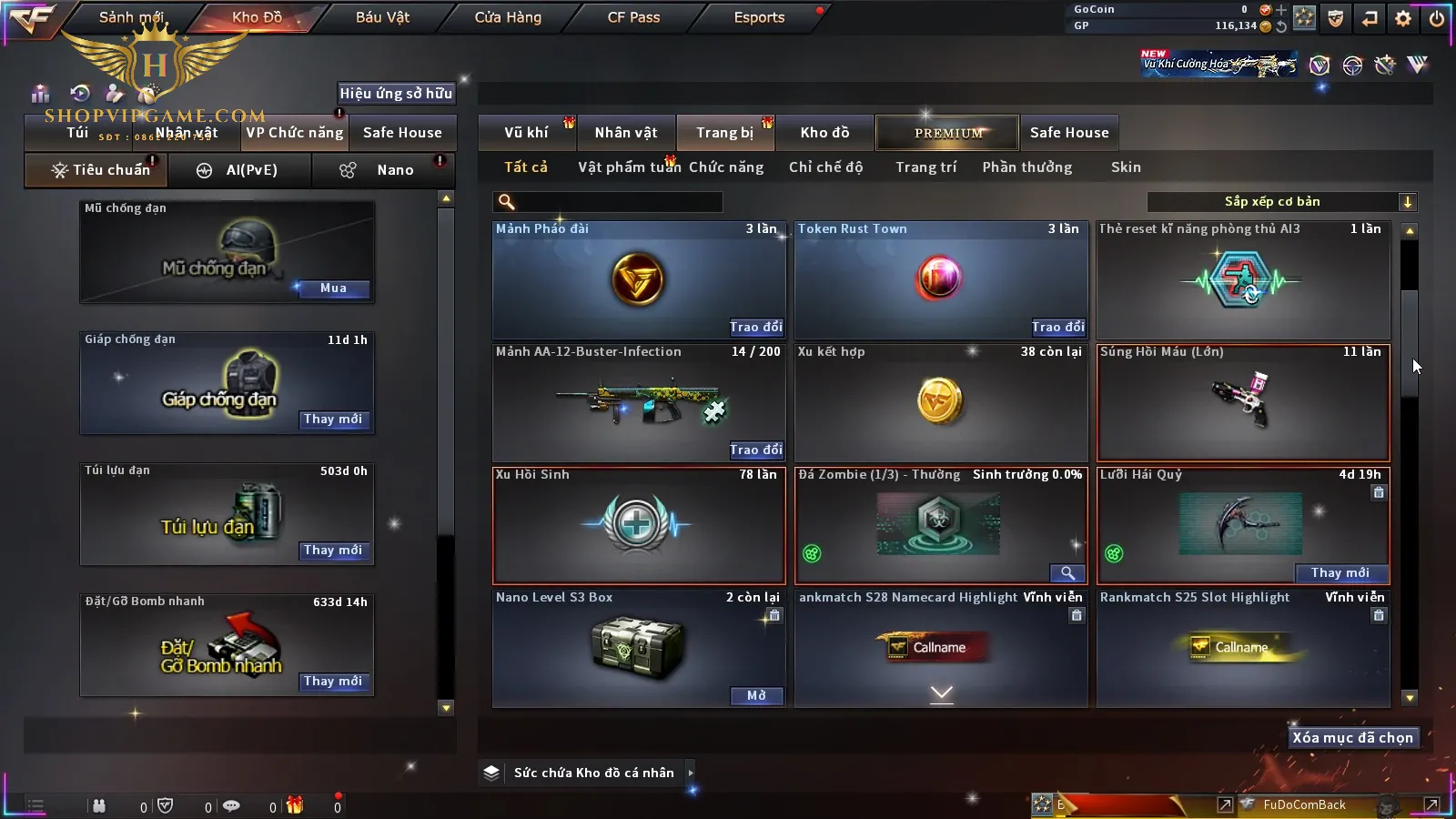Click the power exit icon
Viewport: 1456px width, 819px height.
pyautogui.click(x=1437, y=18)
